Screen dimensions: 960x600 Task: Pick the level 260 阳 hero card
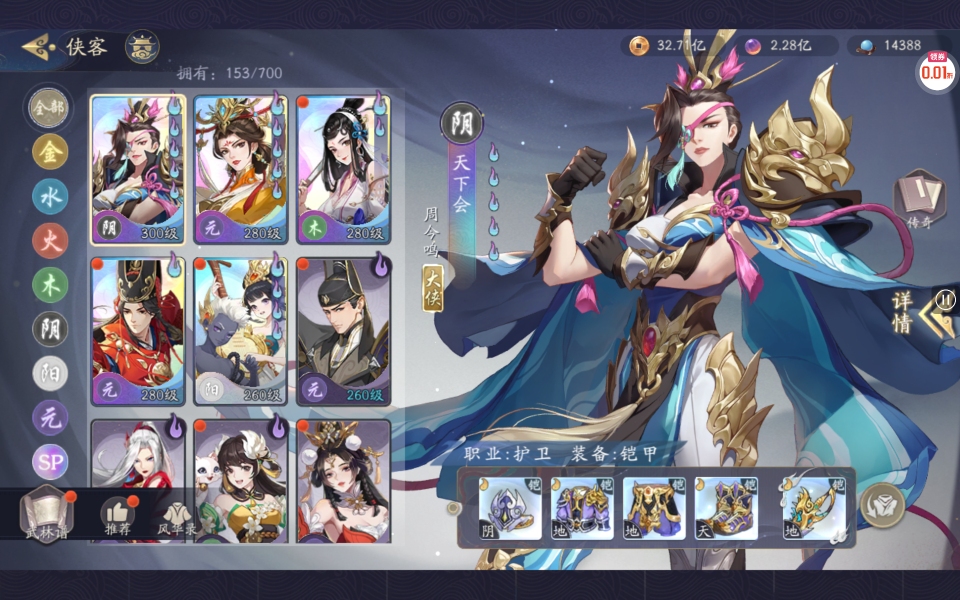(x=240, y=332)
